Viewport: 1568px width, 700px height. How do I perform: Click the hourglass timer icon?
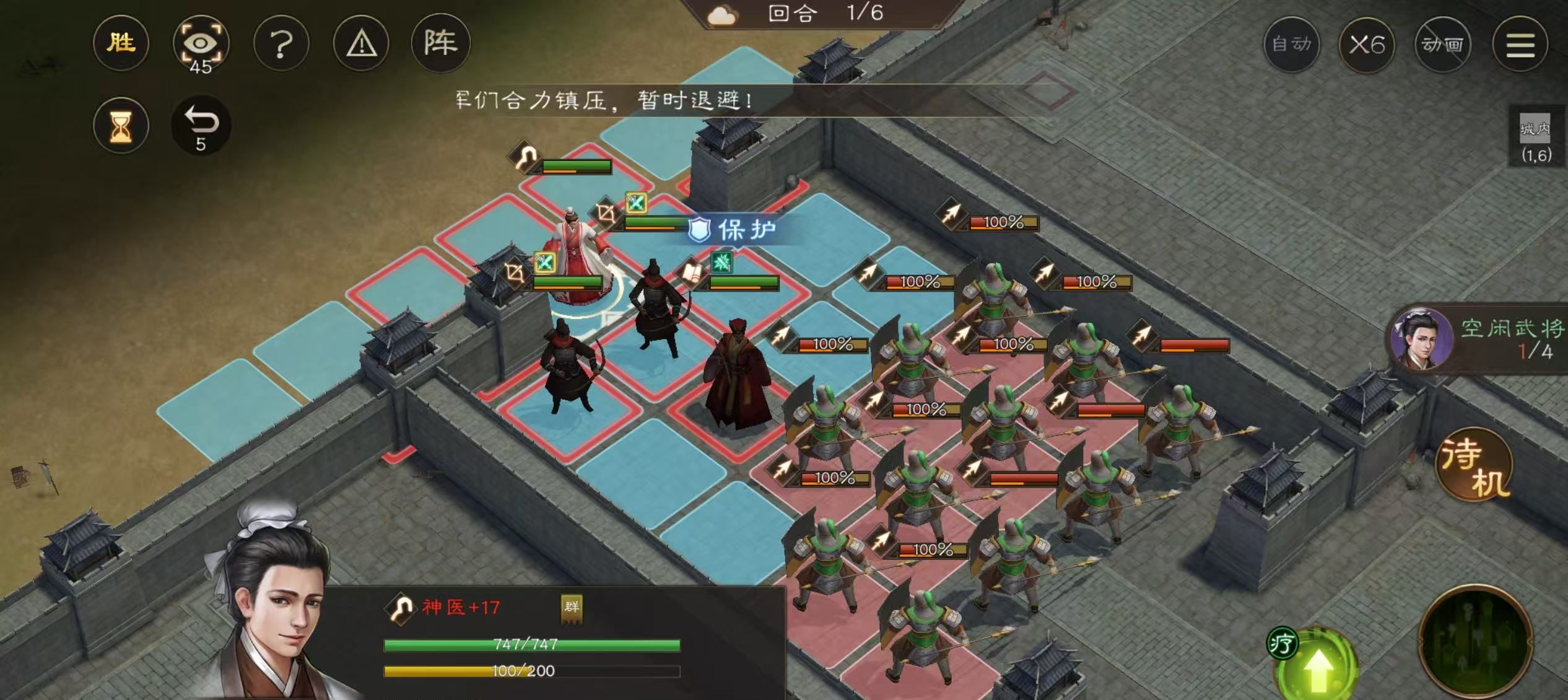(121, 125)
